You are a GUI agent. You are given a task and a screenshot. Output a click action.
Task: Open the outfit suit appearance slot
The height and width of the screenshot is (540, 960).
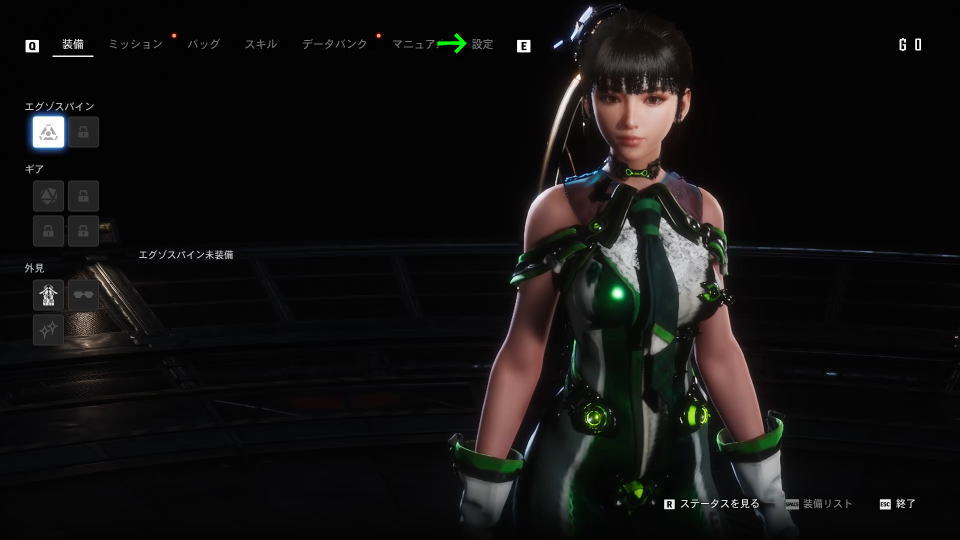(x=48, y=295)
